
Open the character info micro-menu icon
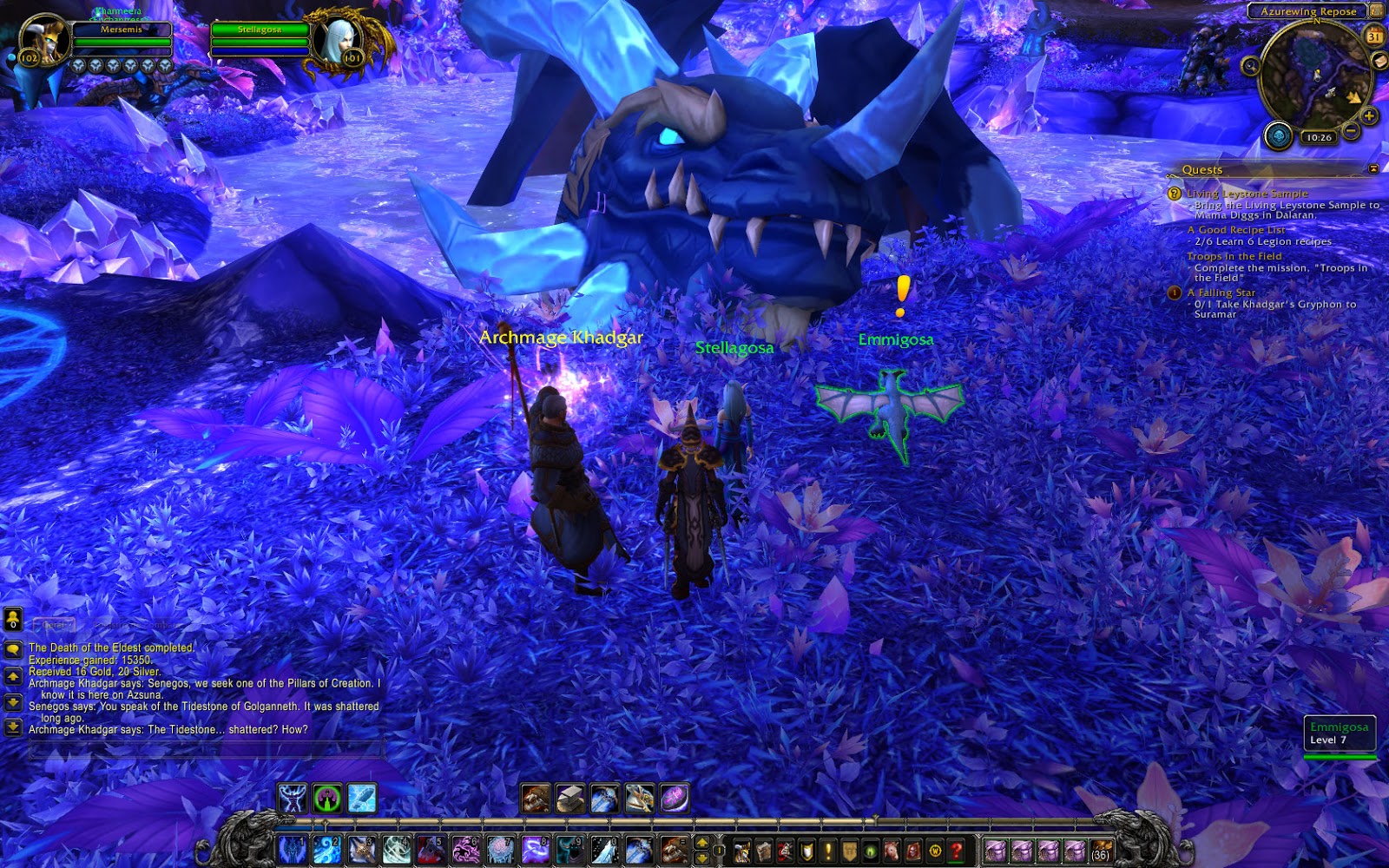pos(741,852)
